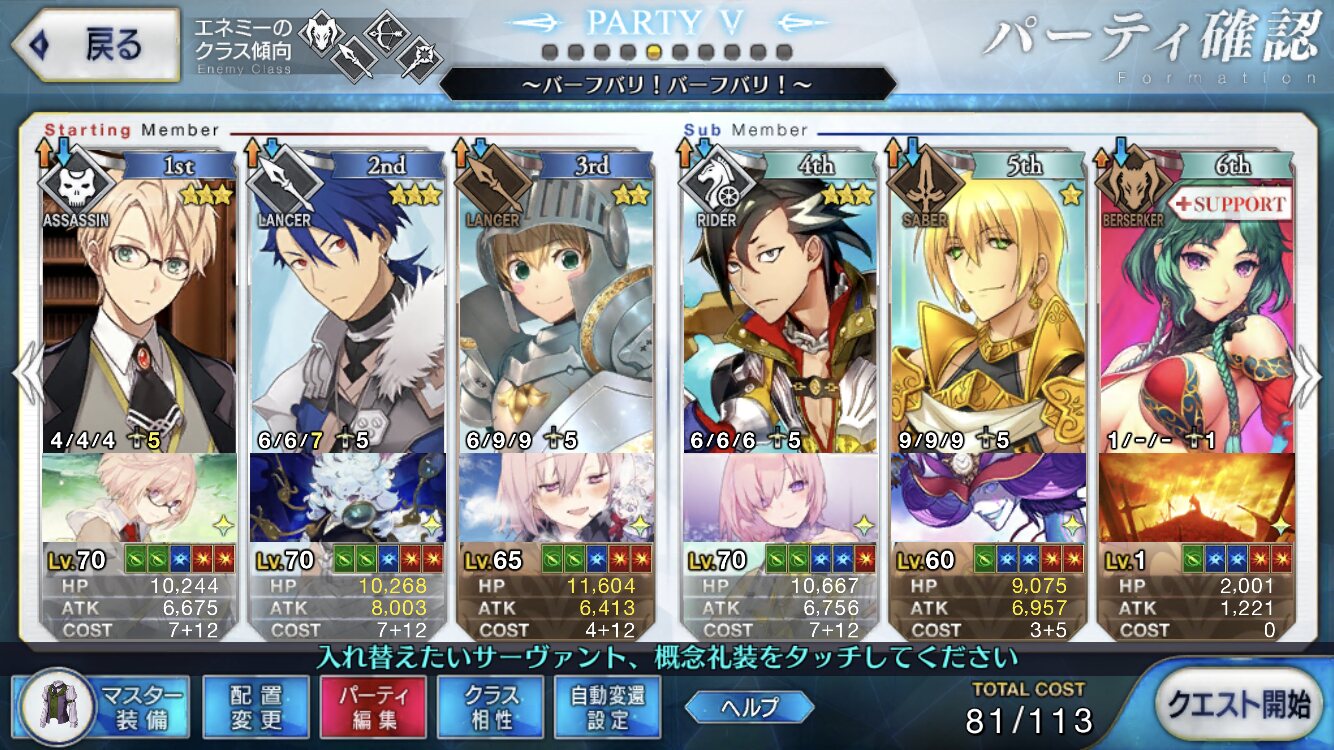Open マスター装備 master equipment
This screenshot has height=750, width=1334.
103,707
